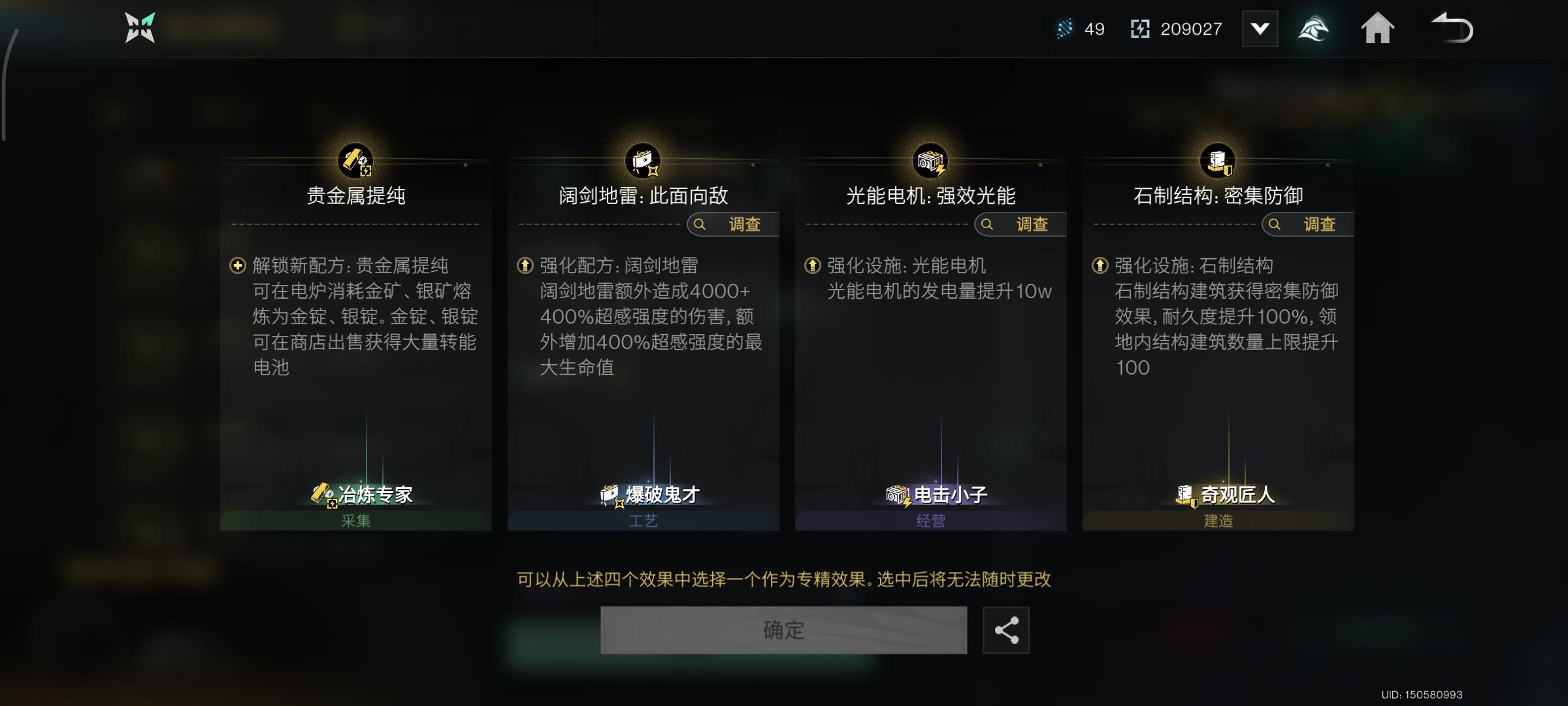Viewport: 1568px width, 706px height.
Task: Click the 奇观匠人 badge icon
Action: pos(1186,496)
